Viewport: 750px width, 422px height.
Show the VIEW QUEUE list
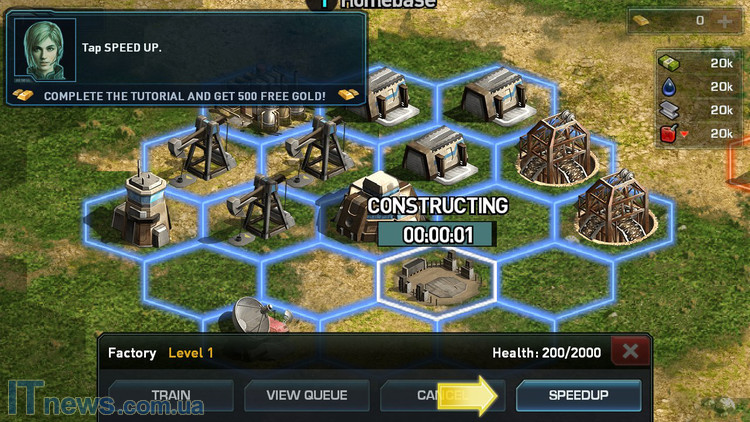[x=306, y=395]
